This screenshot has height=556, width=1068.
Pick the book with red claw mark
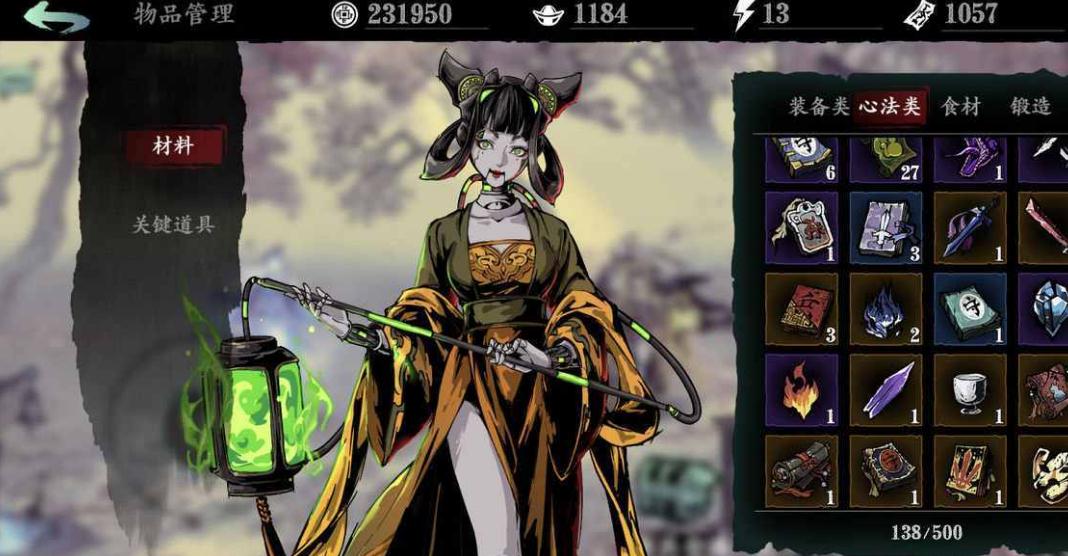click(970, 470)
